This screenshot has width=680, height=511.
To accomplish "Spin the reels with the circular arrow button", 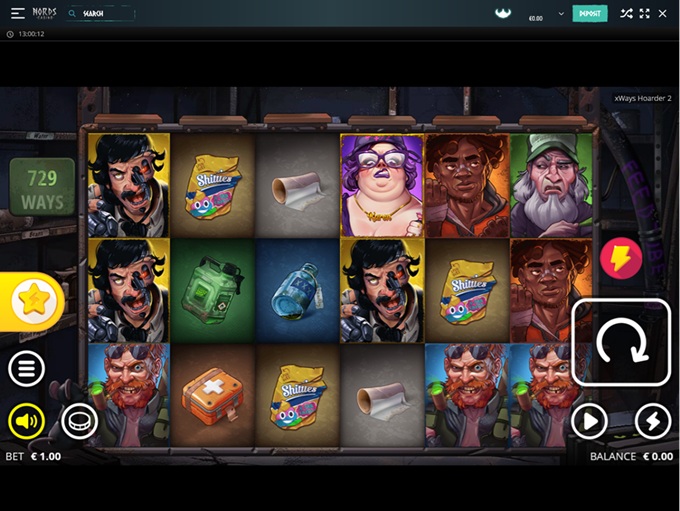I will (x=621, y=342).
